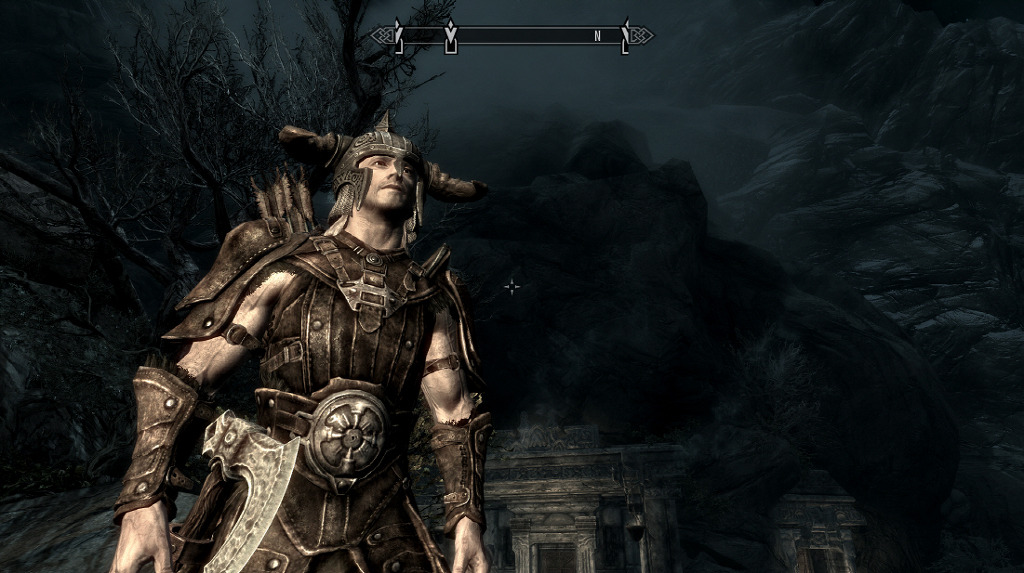Click the compass bar
Image resolution: width=1024 pixels, height=573 pixels.
point(512,36)
